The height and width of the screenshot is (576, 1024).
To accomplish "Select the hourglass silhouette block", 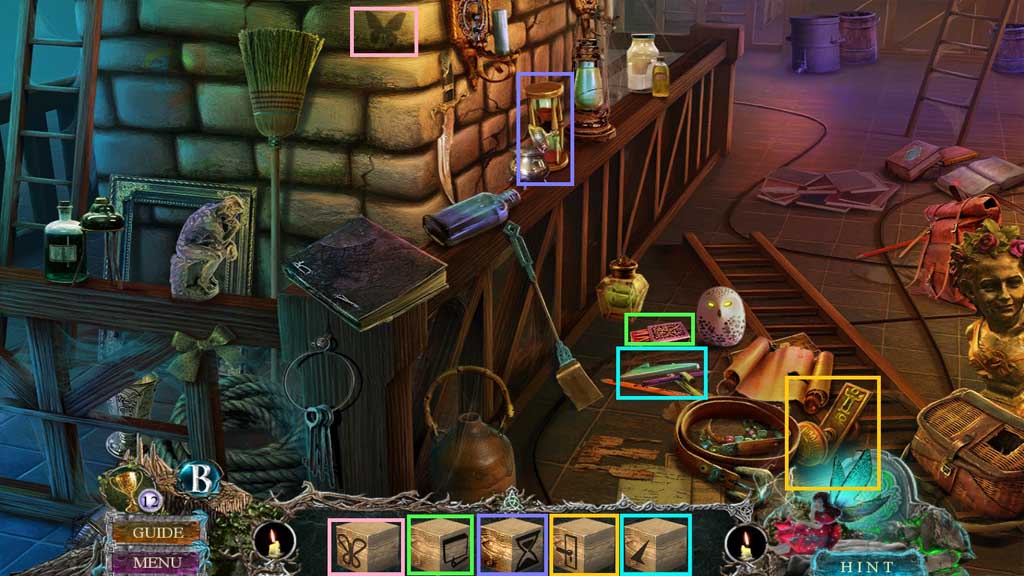I will [x=512, y=546].
